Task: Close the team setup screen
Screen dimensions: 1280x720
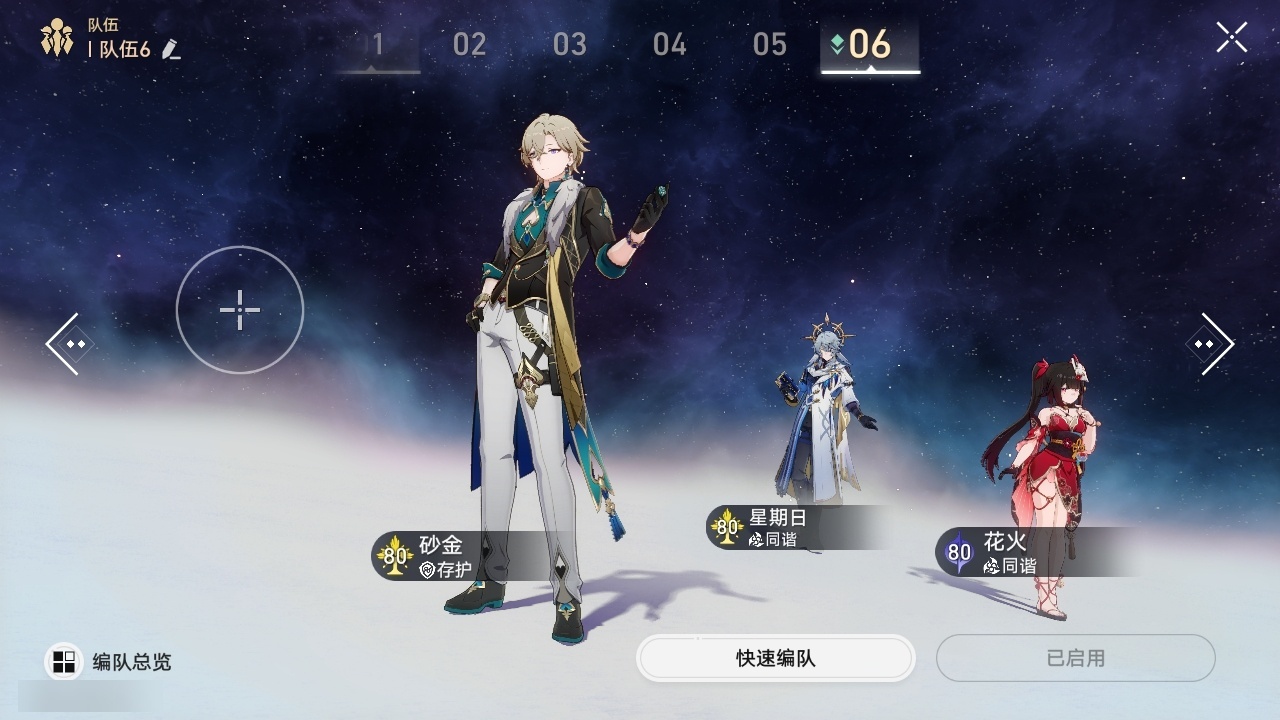Action: tap(1231, 38)
